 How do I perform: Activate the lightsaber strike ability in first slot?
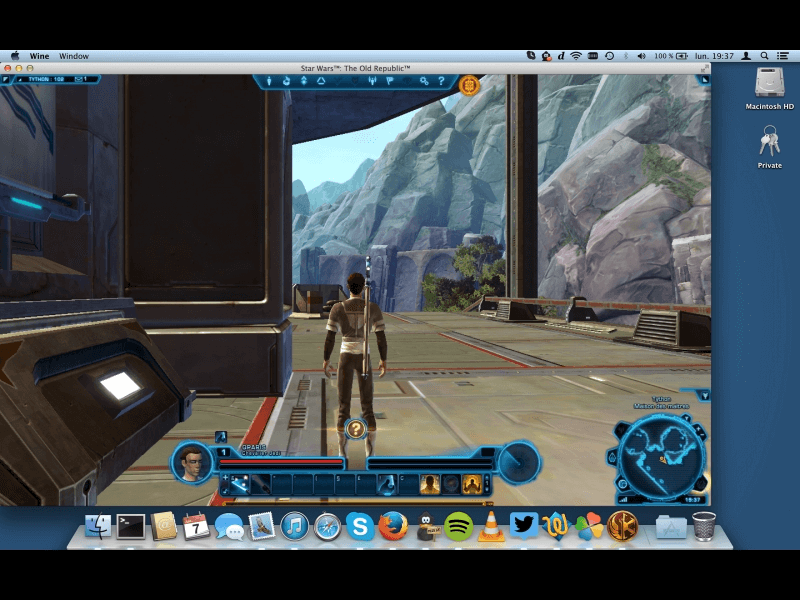pyautogui.click(x=240, y=485)
